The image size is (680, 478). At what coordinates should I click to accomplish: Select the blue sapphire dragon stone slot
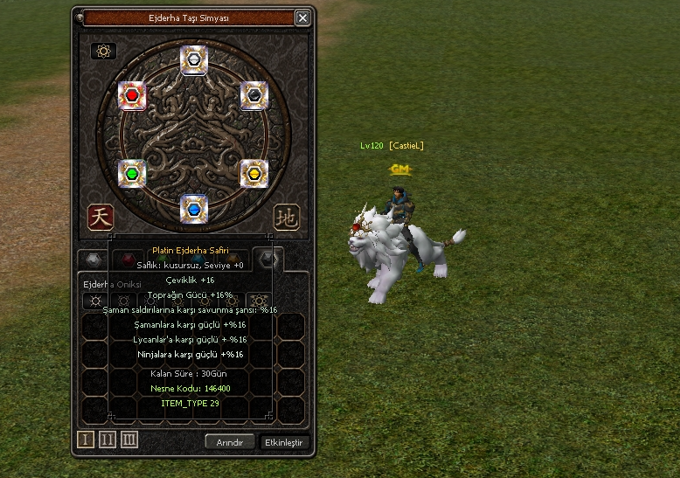[194, 208]
